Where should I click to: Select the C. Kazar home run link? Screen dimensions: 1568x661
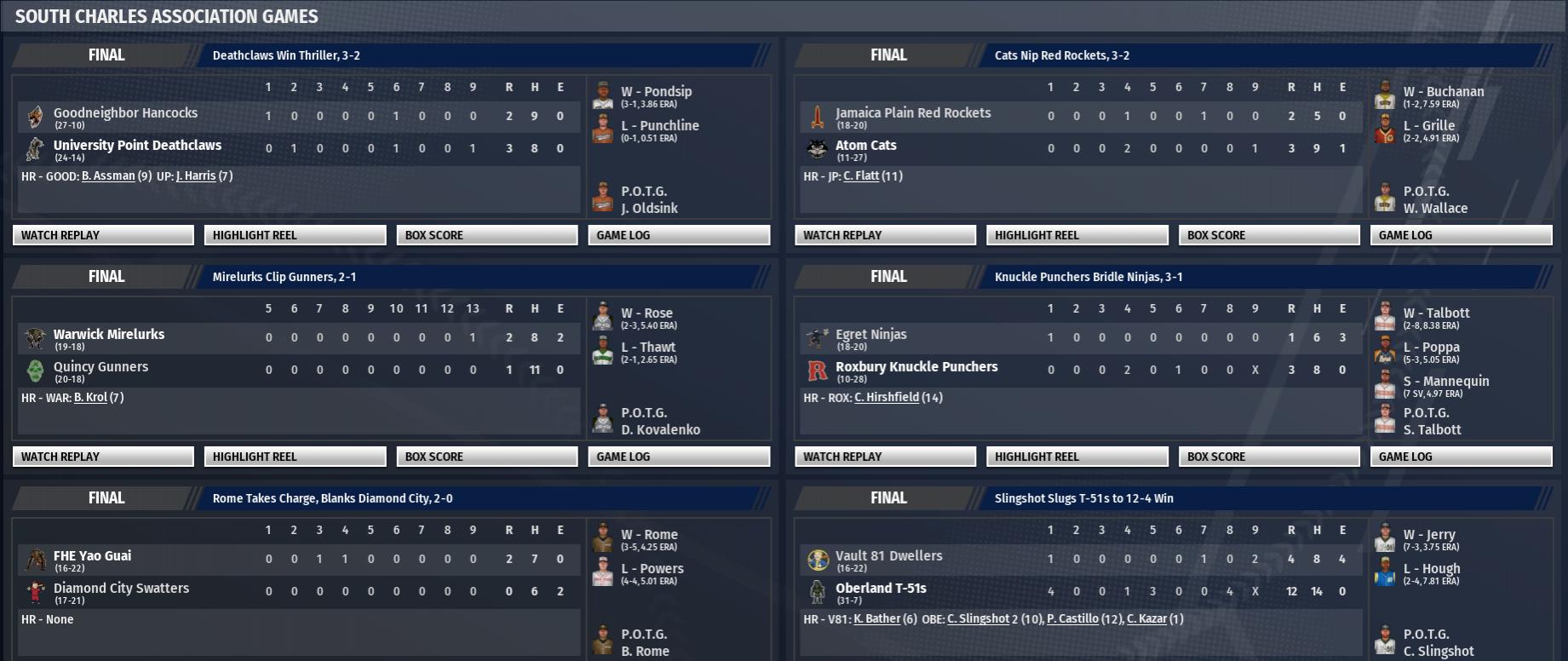click(1146, 619)
